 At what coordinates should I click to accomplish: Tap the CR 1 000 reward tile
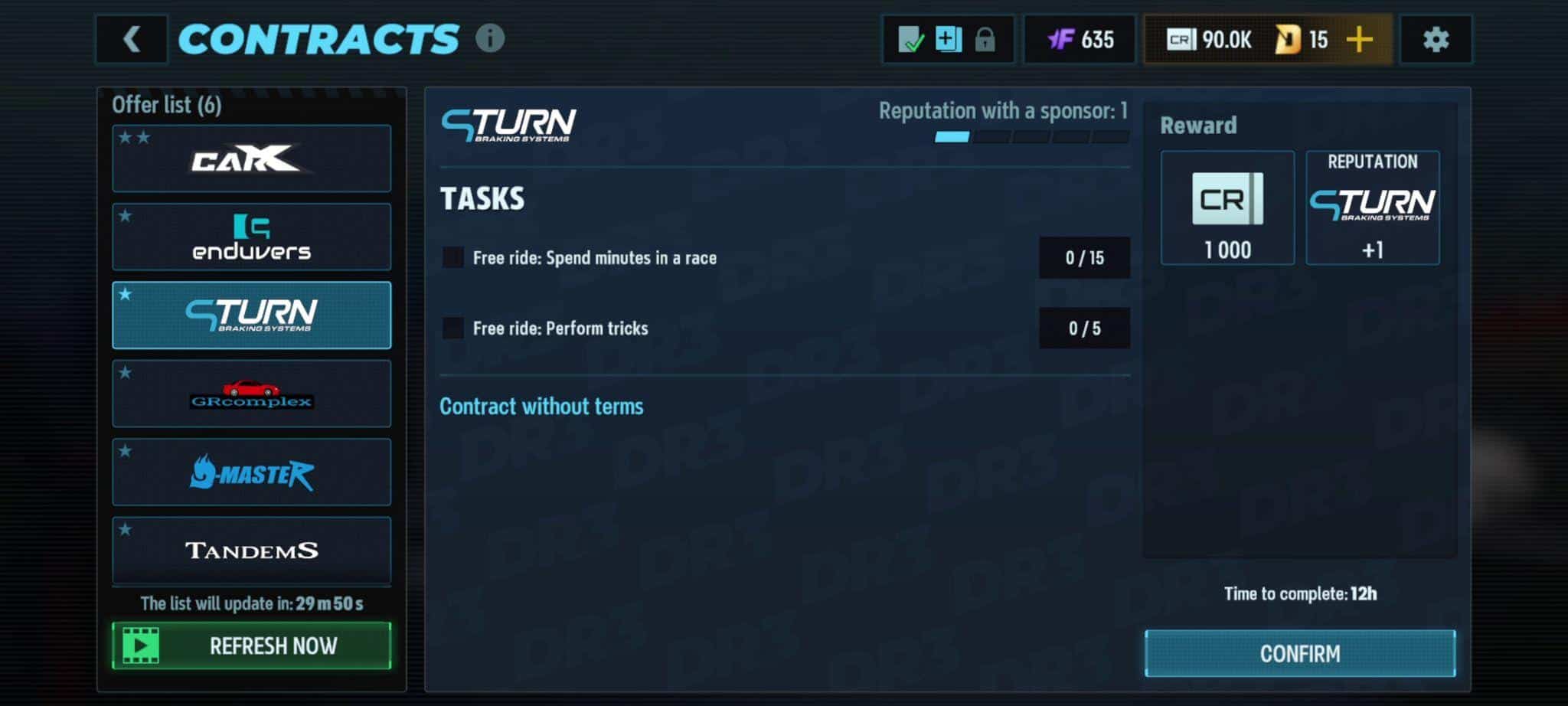pyautogui.click(x=1227, y=208)
